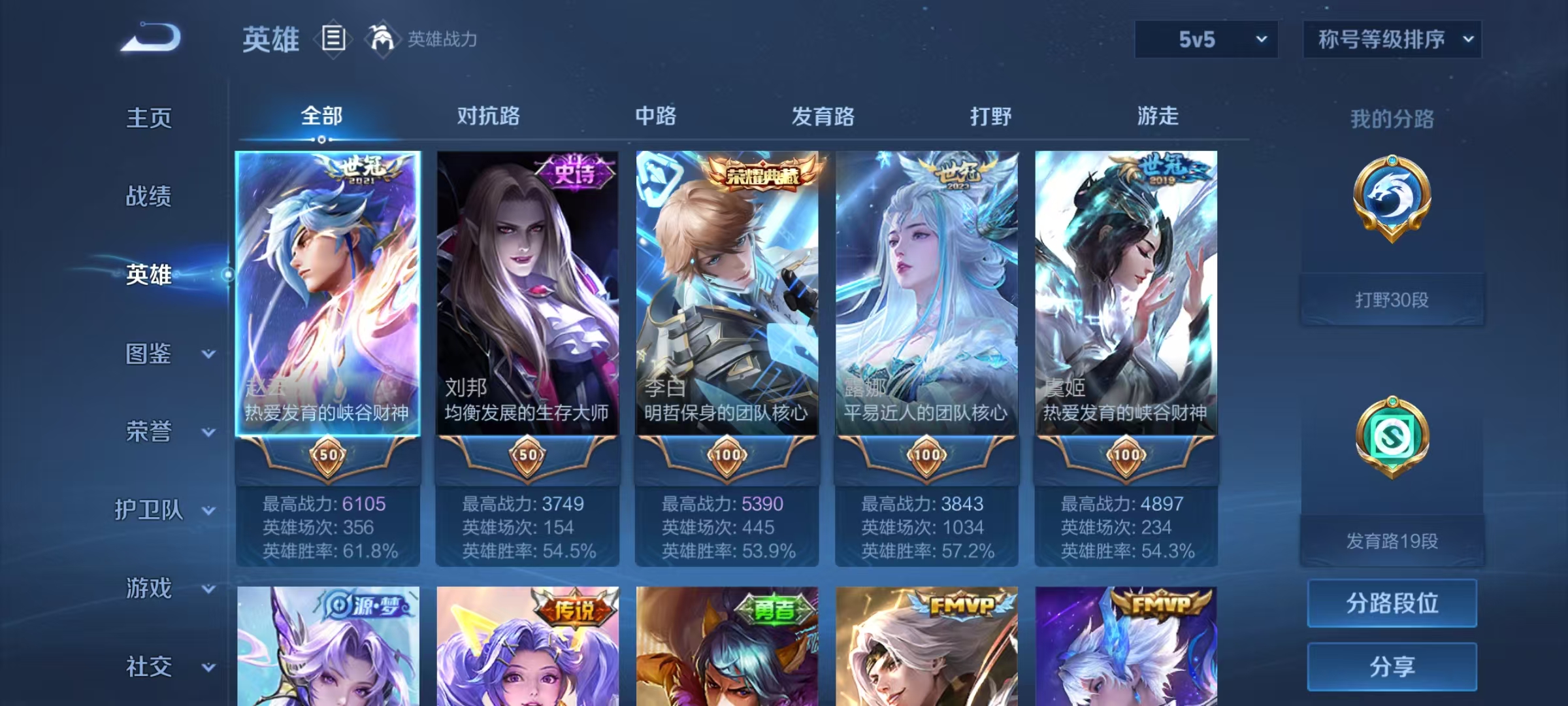
Task: Open the 5v5 mode dropdown
Action: [1205, 39]
